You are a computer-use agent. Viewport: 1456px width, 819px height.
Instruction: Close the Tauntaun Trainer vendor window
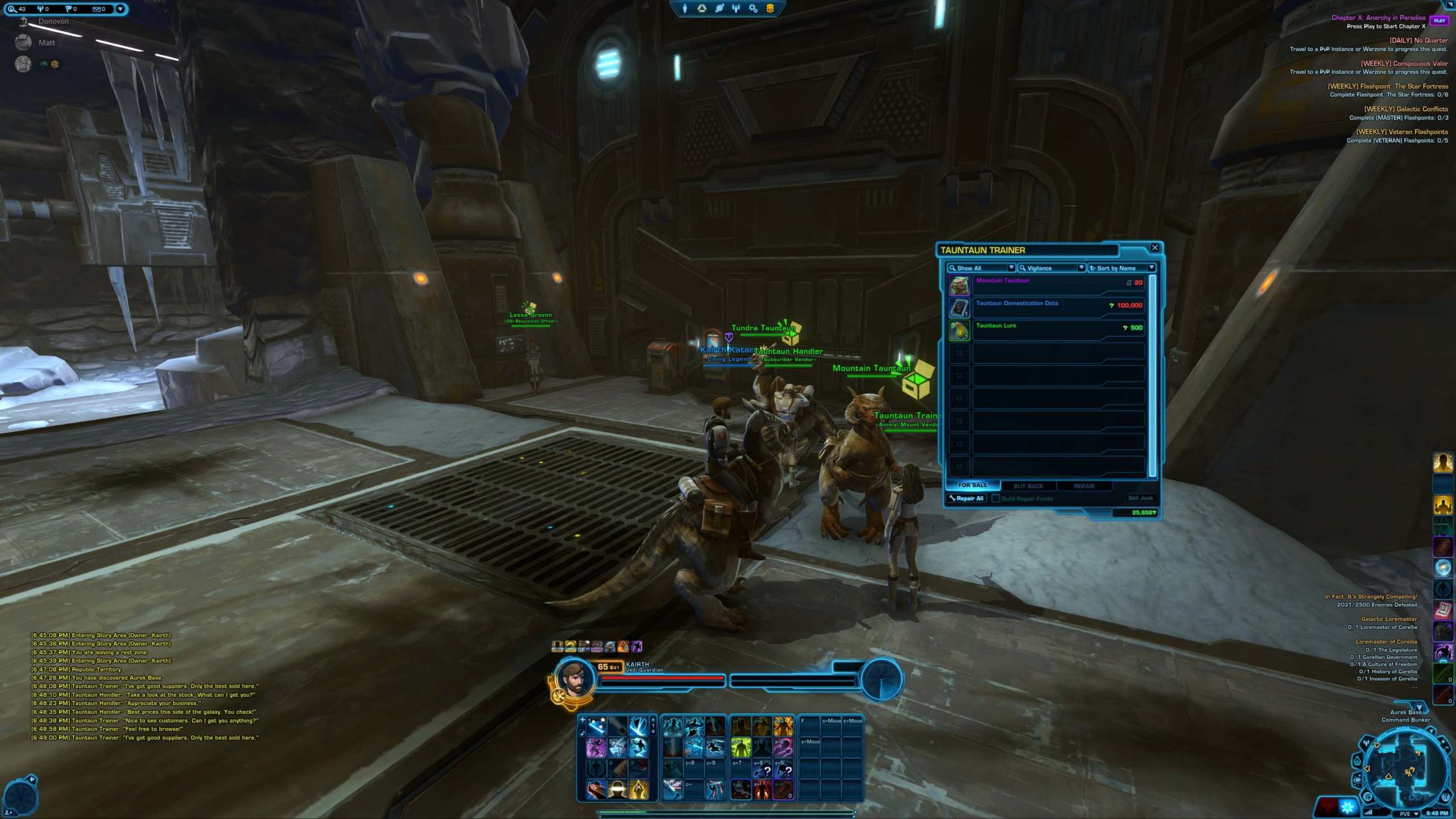(x=1155, y=247)
